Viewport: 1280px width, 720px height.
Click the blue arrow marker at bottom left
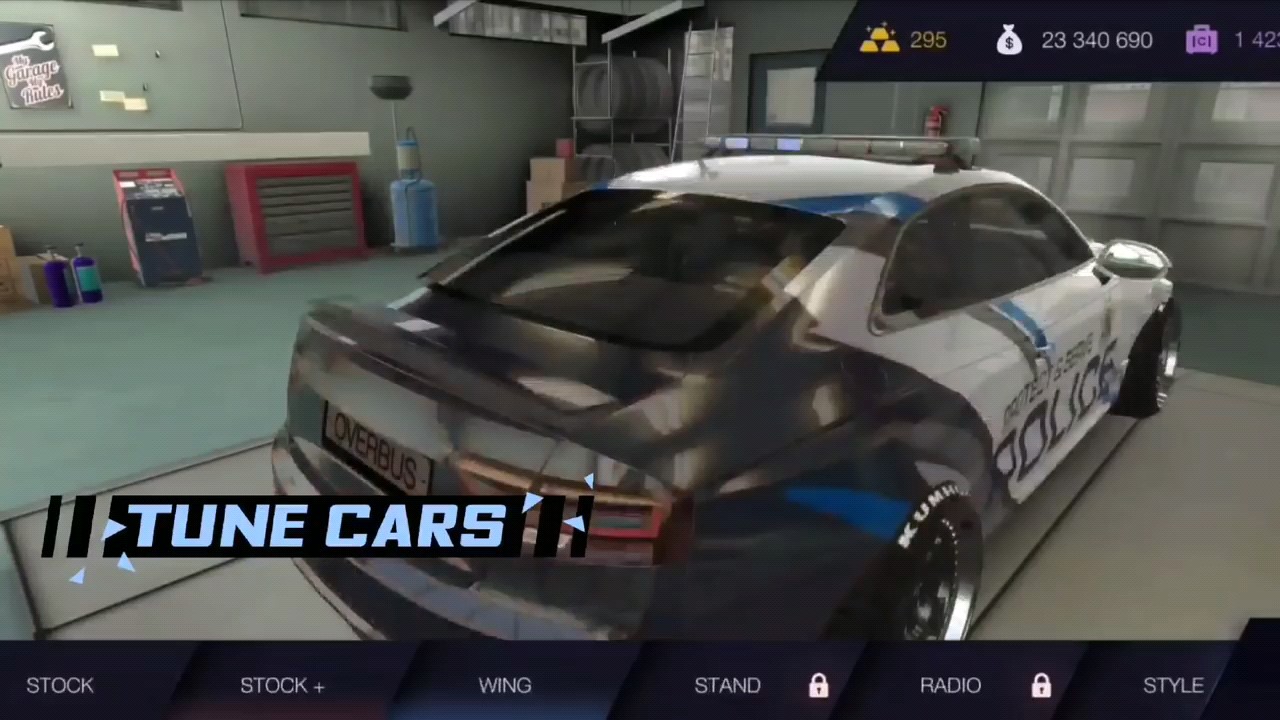[x=78, y=577]
